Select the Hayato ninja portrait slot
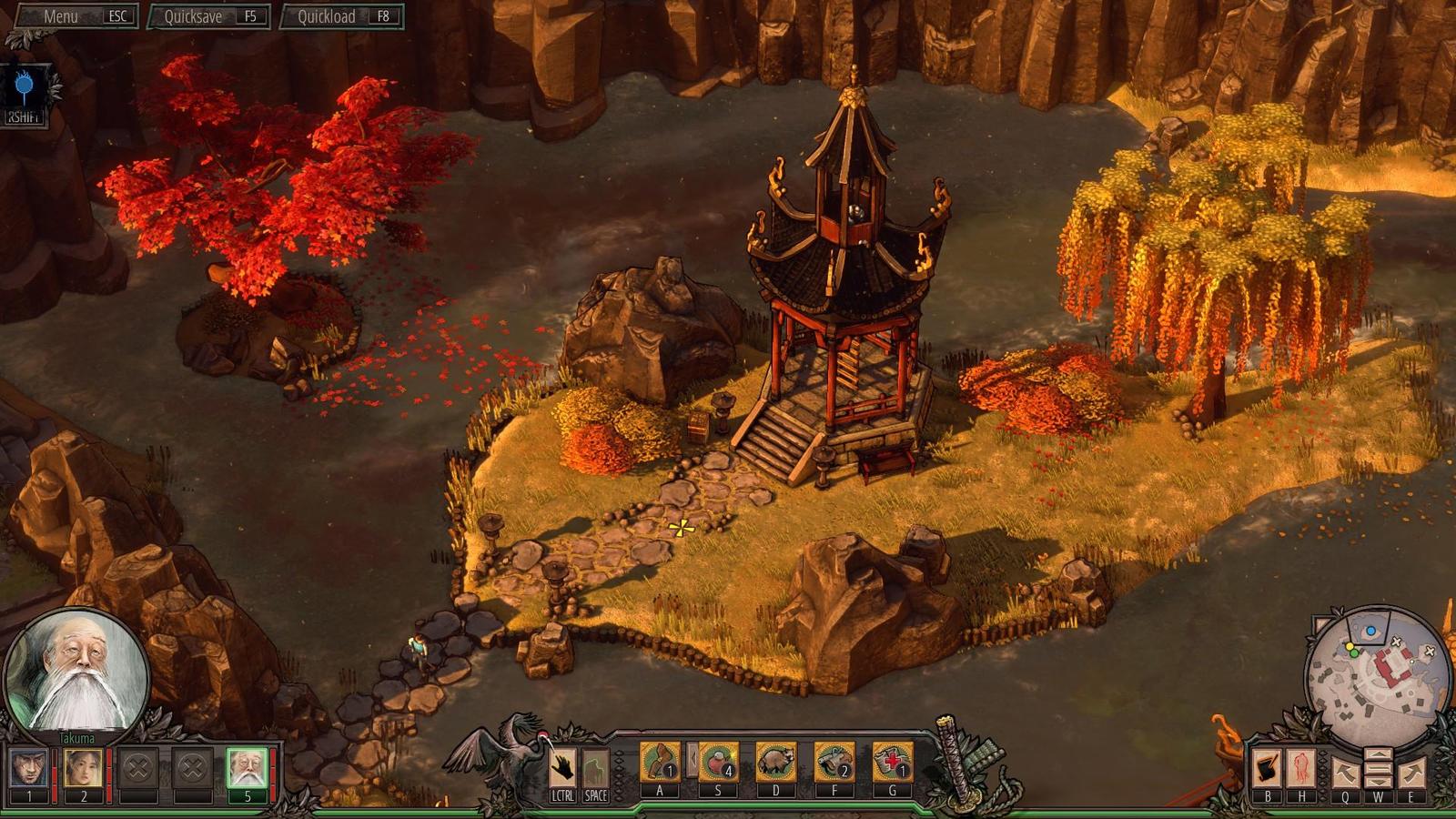 [x=29, y=769]
